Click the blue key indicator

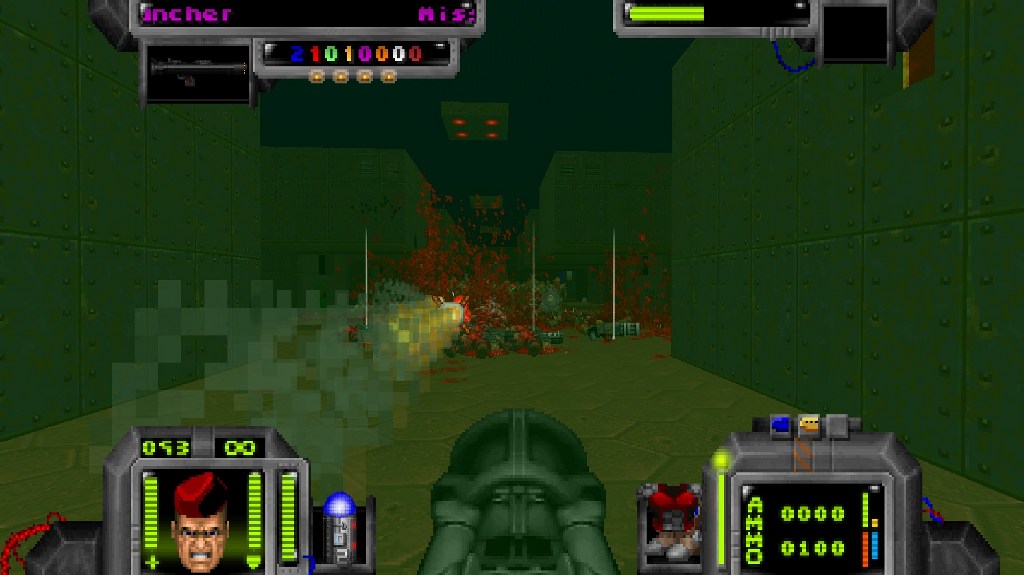(x=781, y=424)
